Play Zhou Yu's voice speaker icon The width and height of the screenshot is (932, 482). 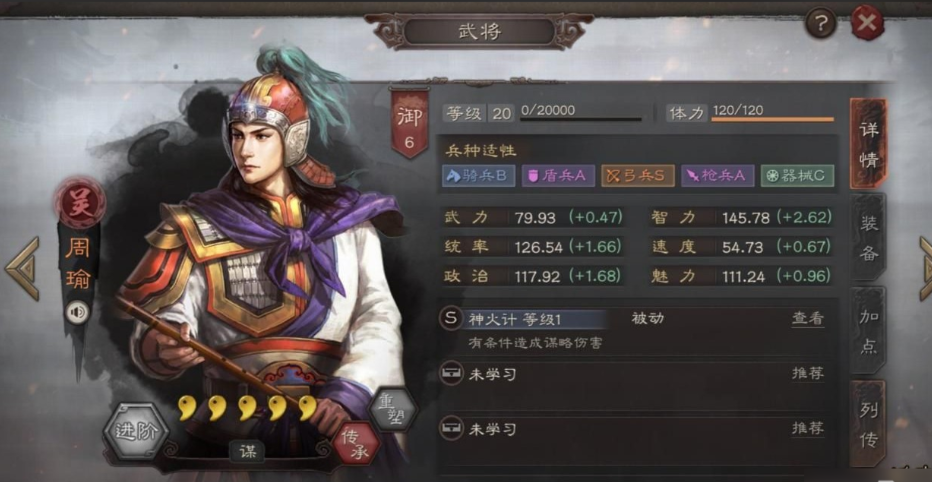pyautogui.click(x=78, y=313)
